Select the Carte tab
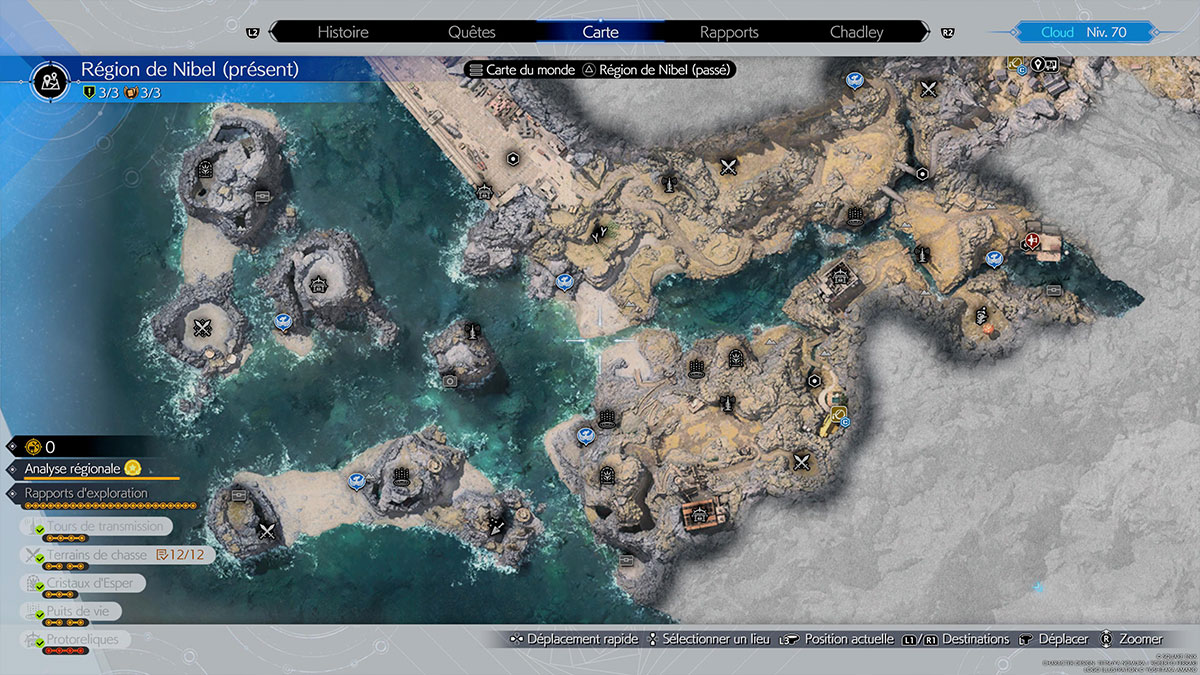 (600, 32)
